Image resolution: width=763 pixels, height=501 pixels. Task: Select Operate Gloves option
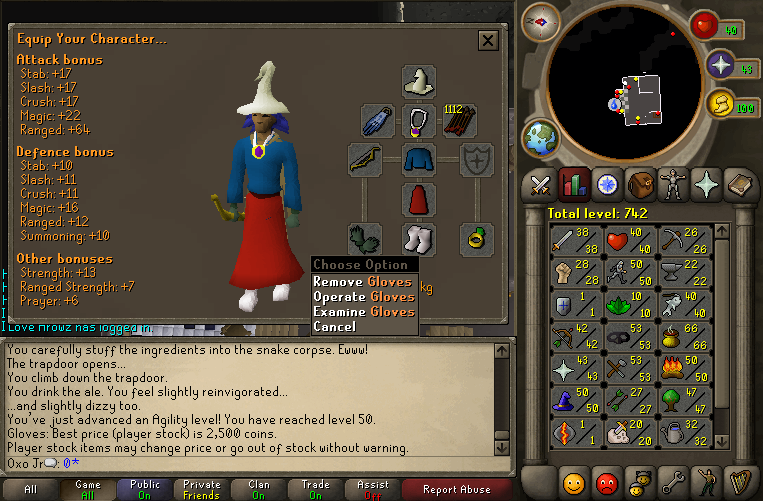pos(363,297)
